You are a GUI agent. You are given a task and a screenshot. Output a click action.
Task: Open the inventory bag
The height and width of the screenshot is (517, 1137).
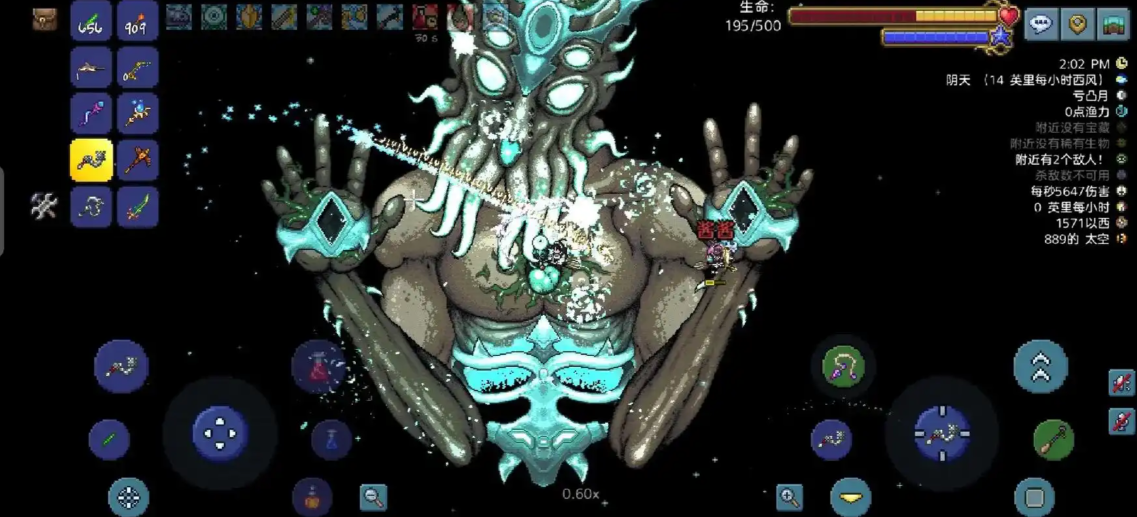(45, 19)
